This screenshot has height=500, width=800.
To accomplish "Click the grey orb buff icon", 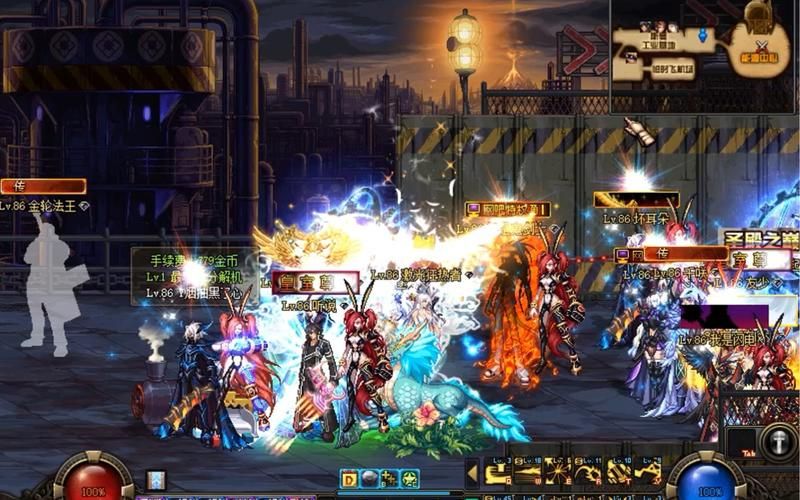I will tap(370, 478).
